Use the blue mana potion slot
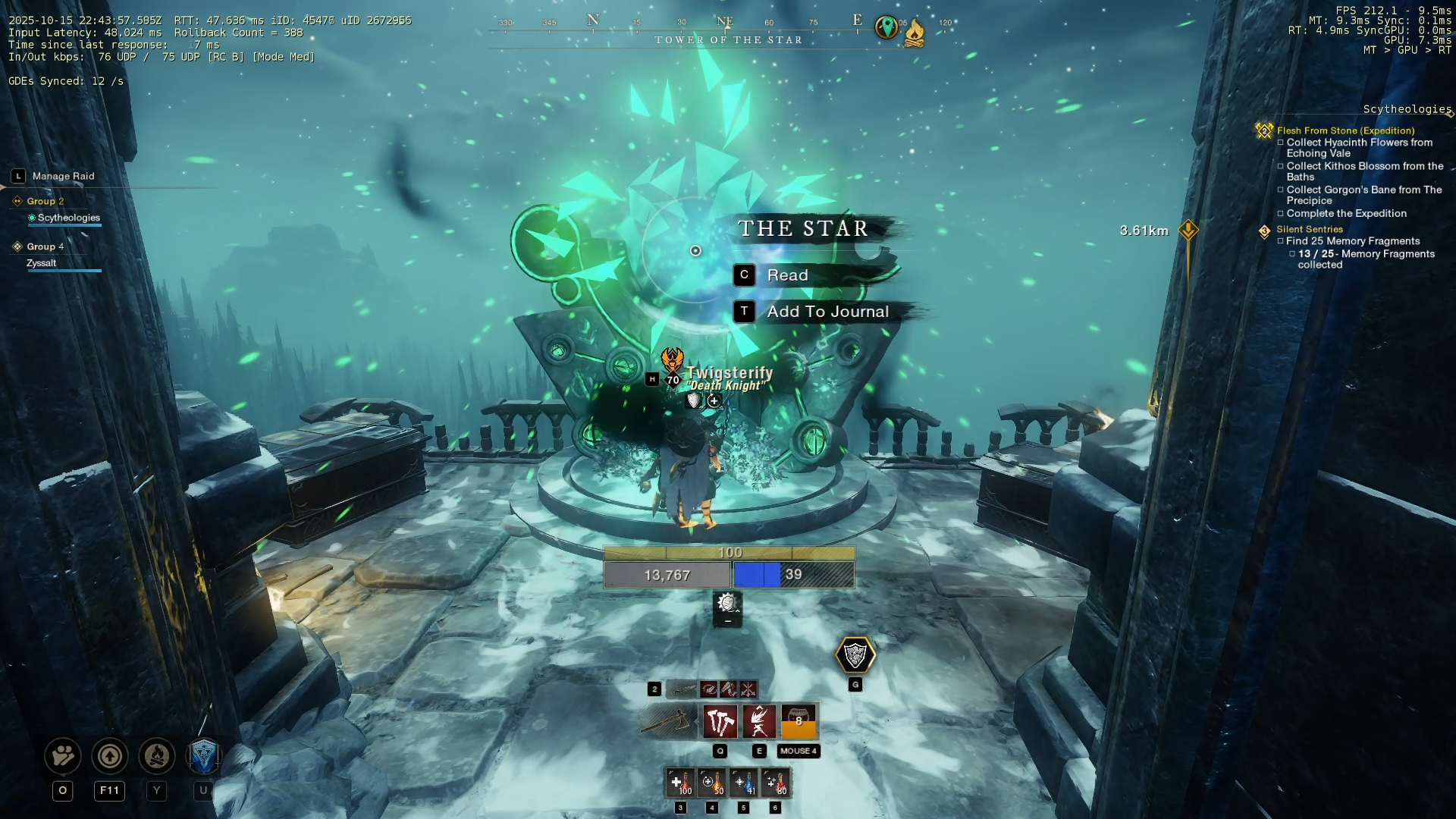Image resolution: width=1456 pixels, height=819 pixels. coord(744,783)
